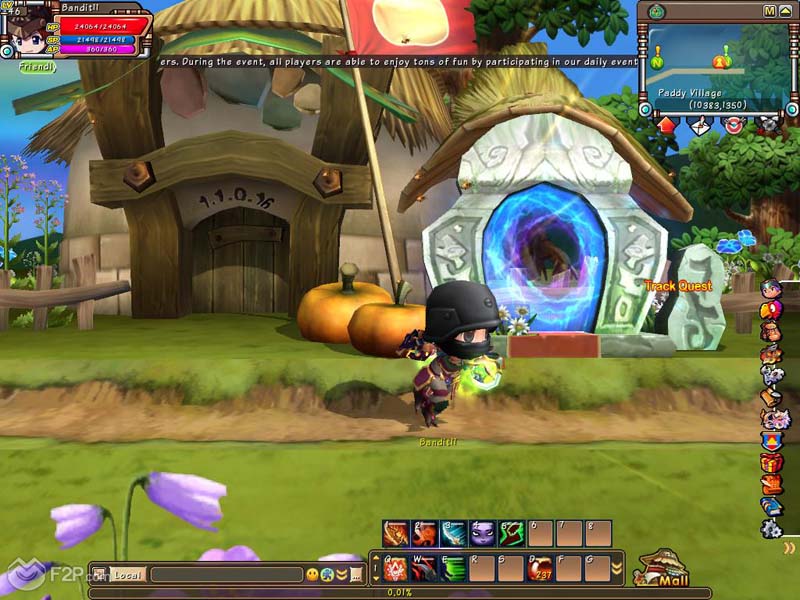800x600 pixels.
Task: Activate the purple face skill in slot 4
Action: point(483,534)
